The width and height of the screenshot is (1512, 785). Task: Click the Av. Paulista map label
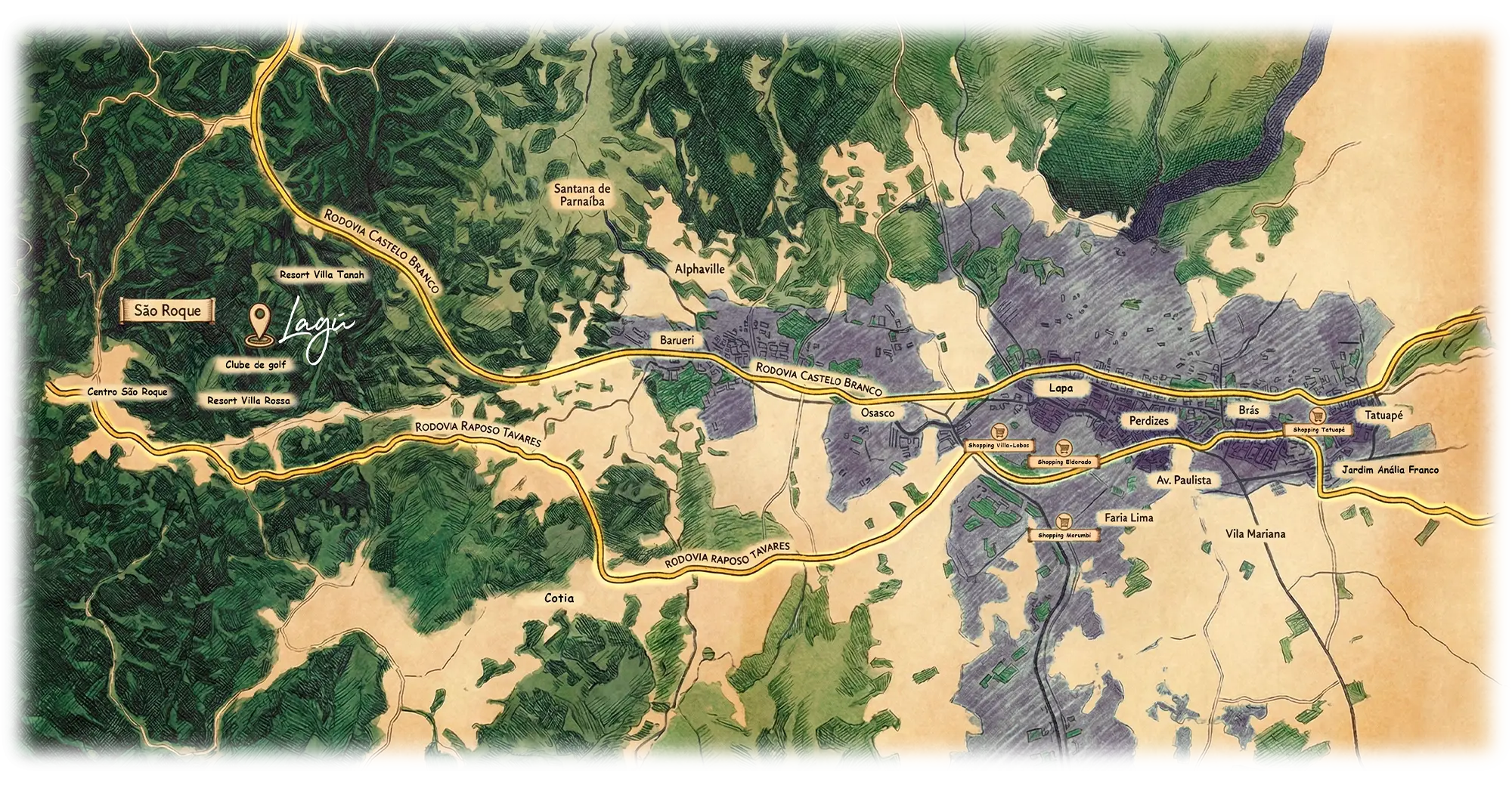(x=1184, y=480)
